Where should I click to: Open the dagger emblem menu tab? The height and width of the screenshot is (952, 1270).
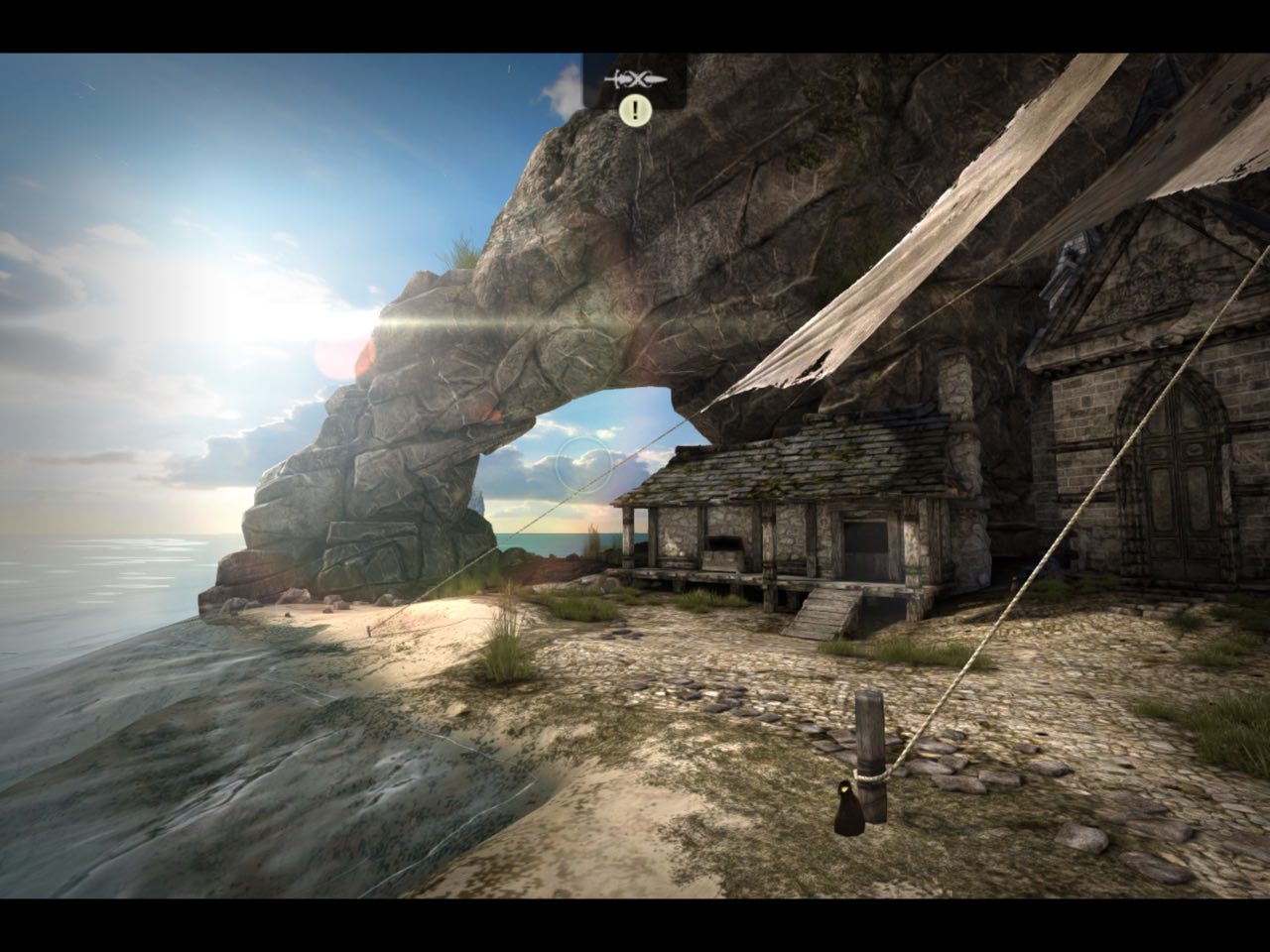(x=635, y=78)
